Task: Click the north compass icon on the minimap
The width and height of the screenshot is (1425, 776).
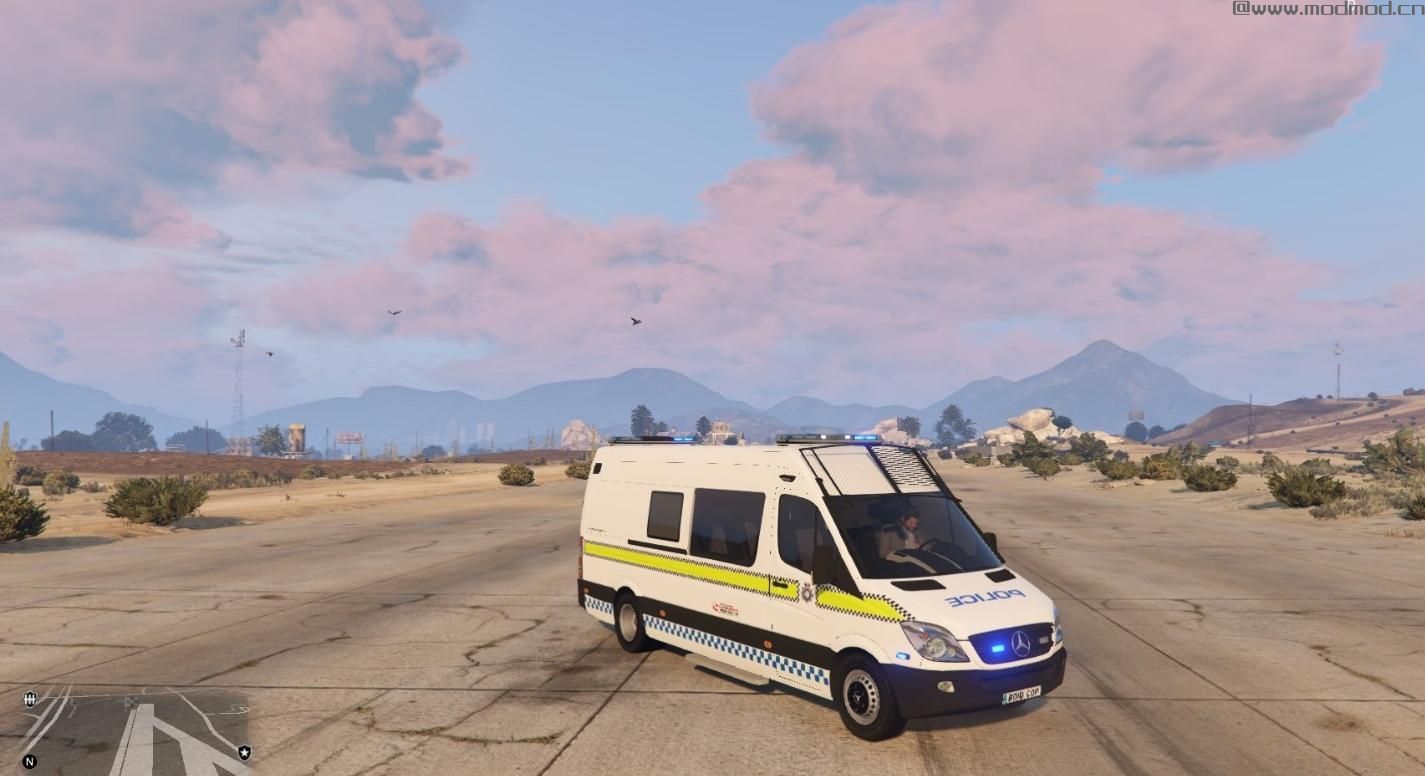Action: coord(29,760)
